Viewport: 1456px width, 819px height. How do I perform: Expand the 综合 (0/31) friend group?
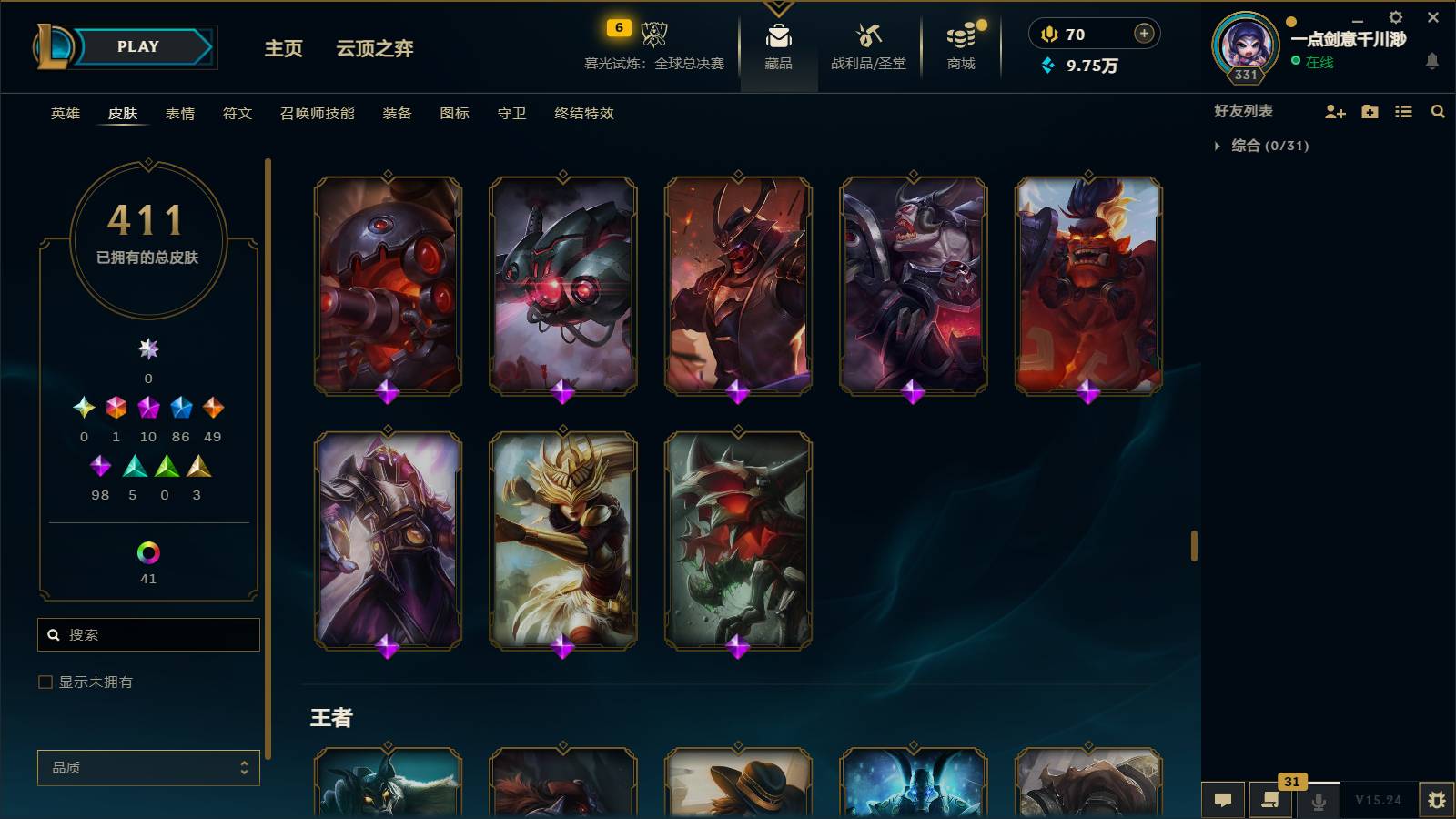[1218, 144]
